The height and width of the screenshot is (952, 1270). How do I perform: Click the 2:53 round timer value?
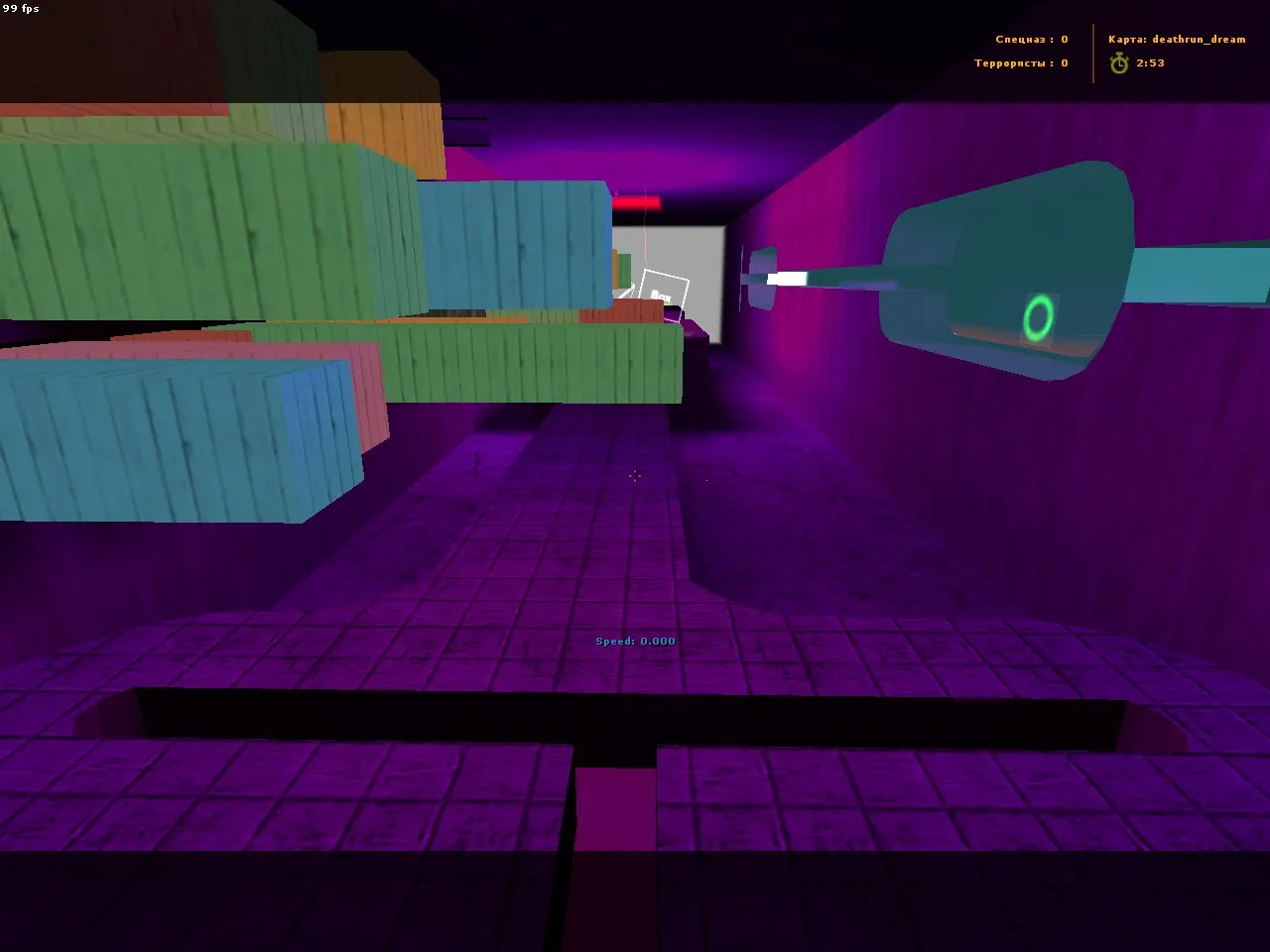click(1149, 62)
